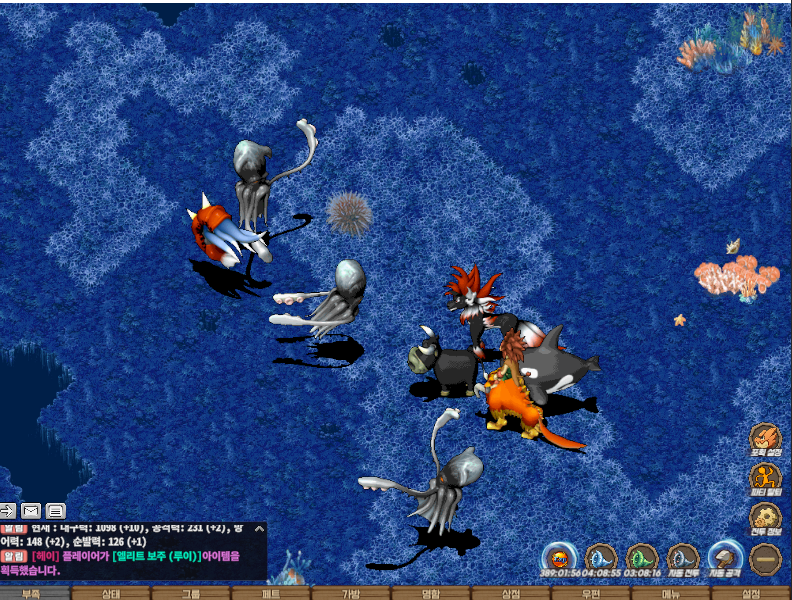The height and width of the screenshot is (600, 792).
Task: Open the 그룹 (group) menu
Action: click(191, 593)
